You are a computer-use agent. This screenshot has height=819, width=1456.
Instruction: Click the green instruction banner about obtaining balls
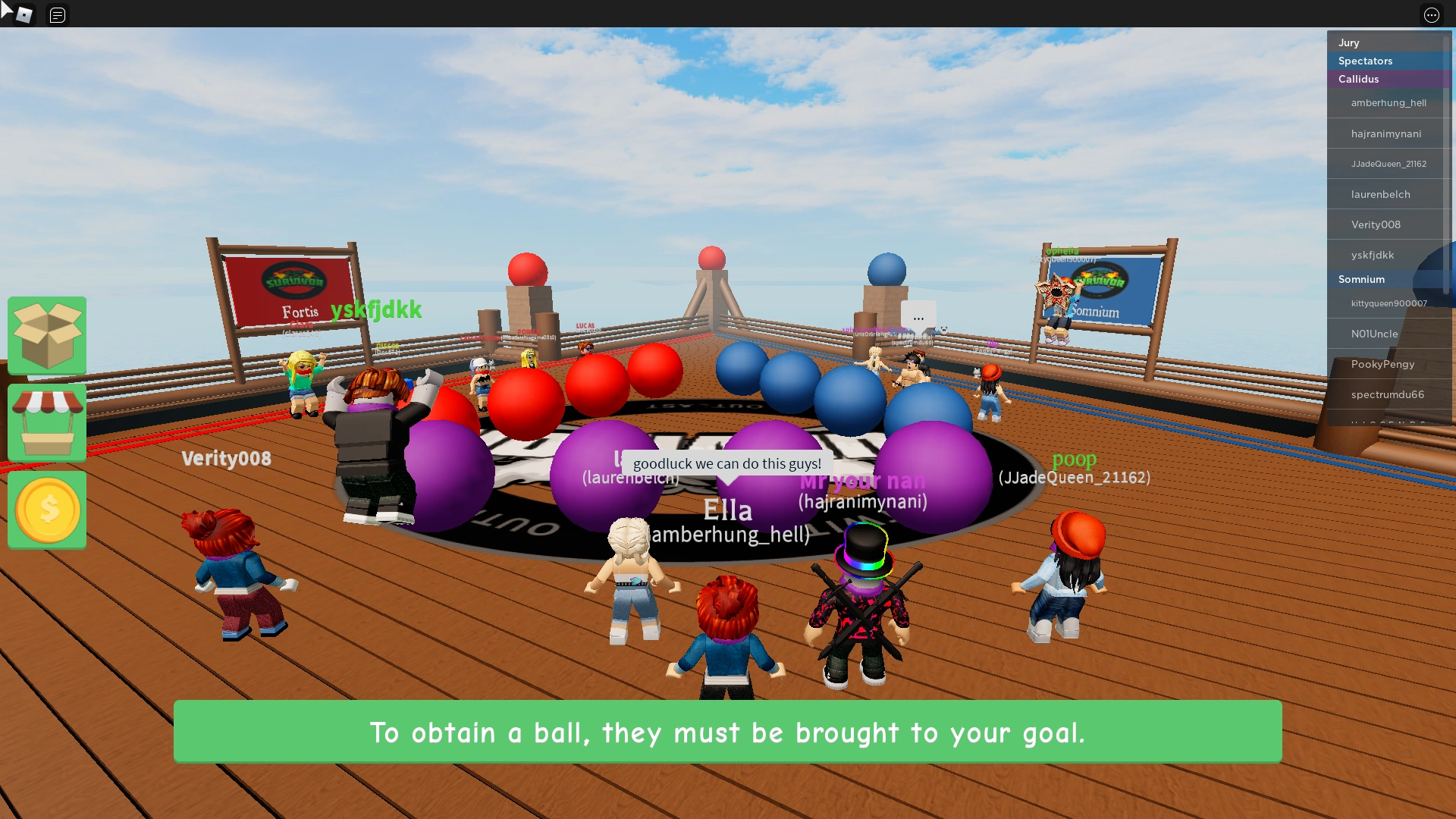pyautogui.click(x=728, y=732)
